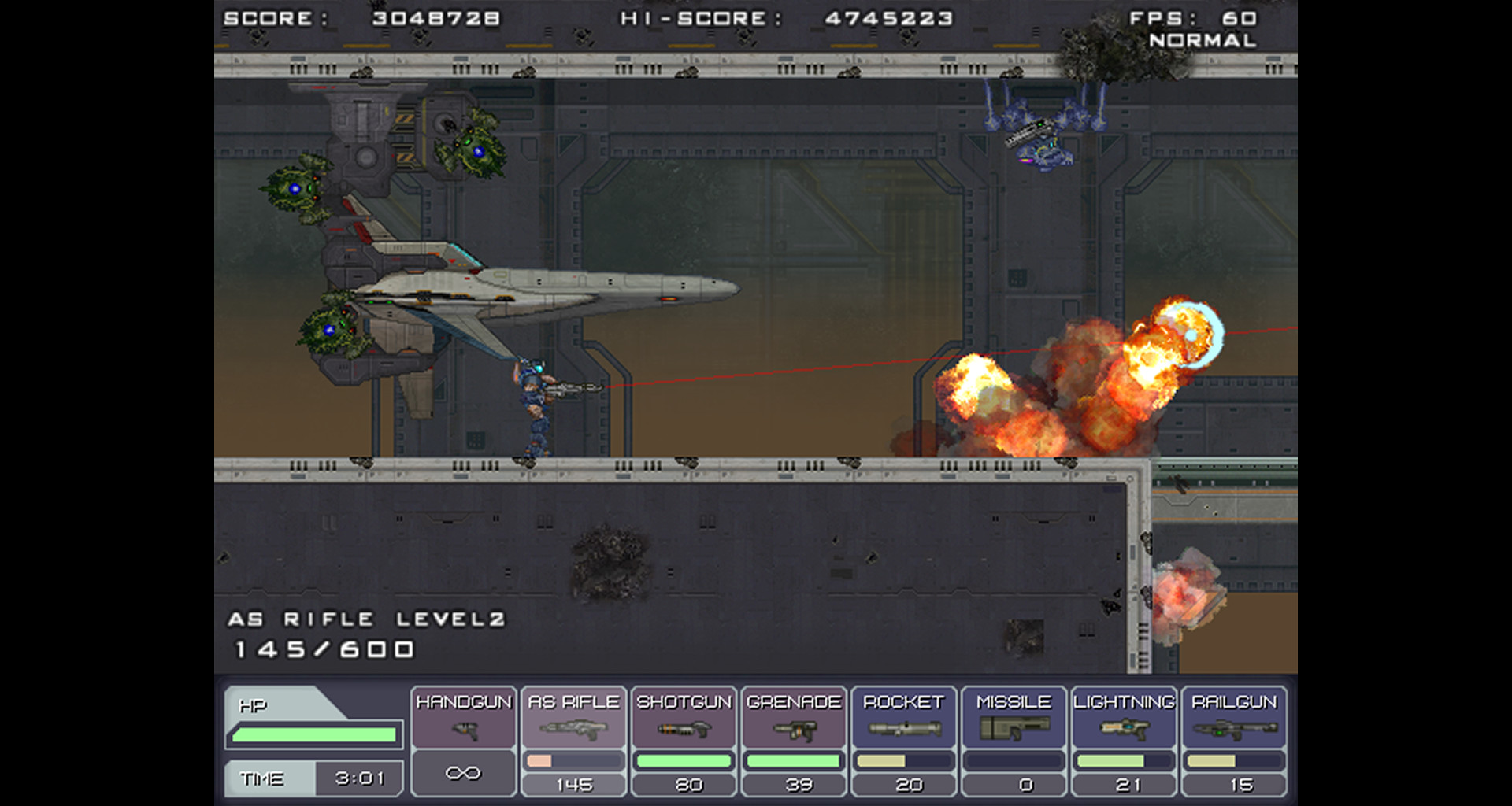This screenshot has height=806, width=1512.
Task: Click the highlighted AS RIFLE slot panel
Action: [x=573, y=740]
